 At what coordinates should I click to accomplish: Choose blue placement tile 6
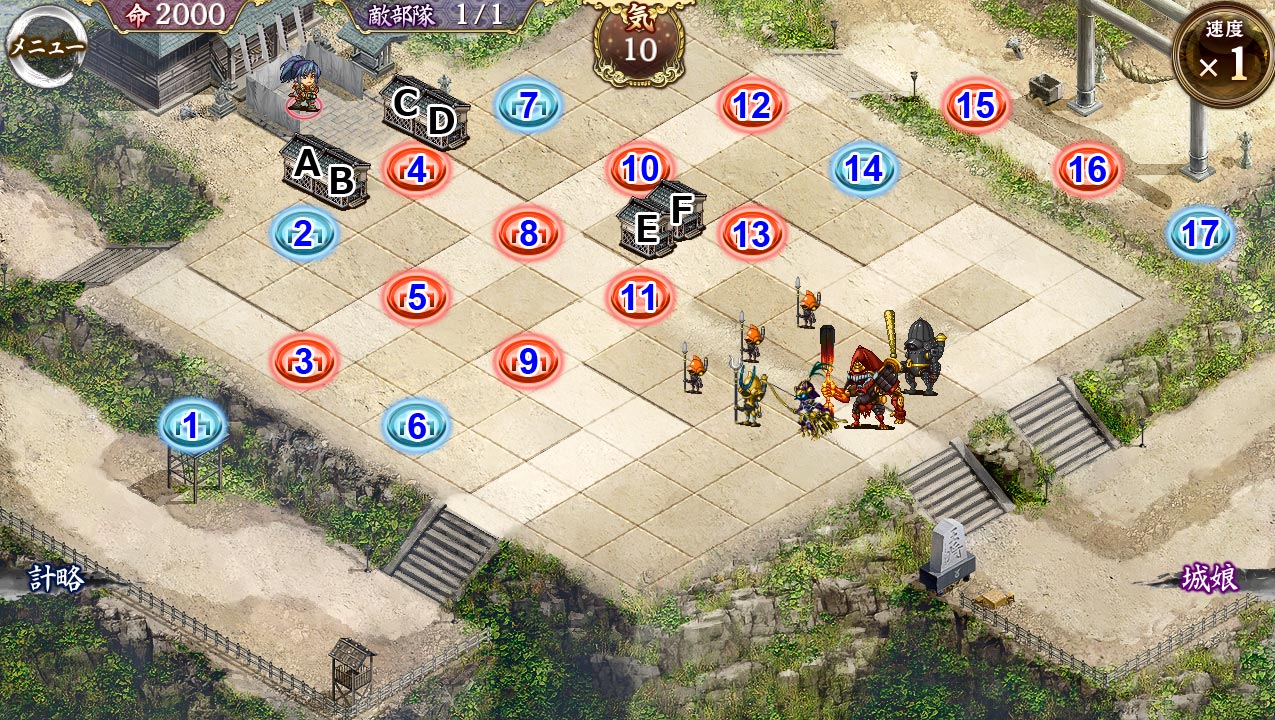pos(416,426)
